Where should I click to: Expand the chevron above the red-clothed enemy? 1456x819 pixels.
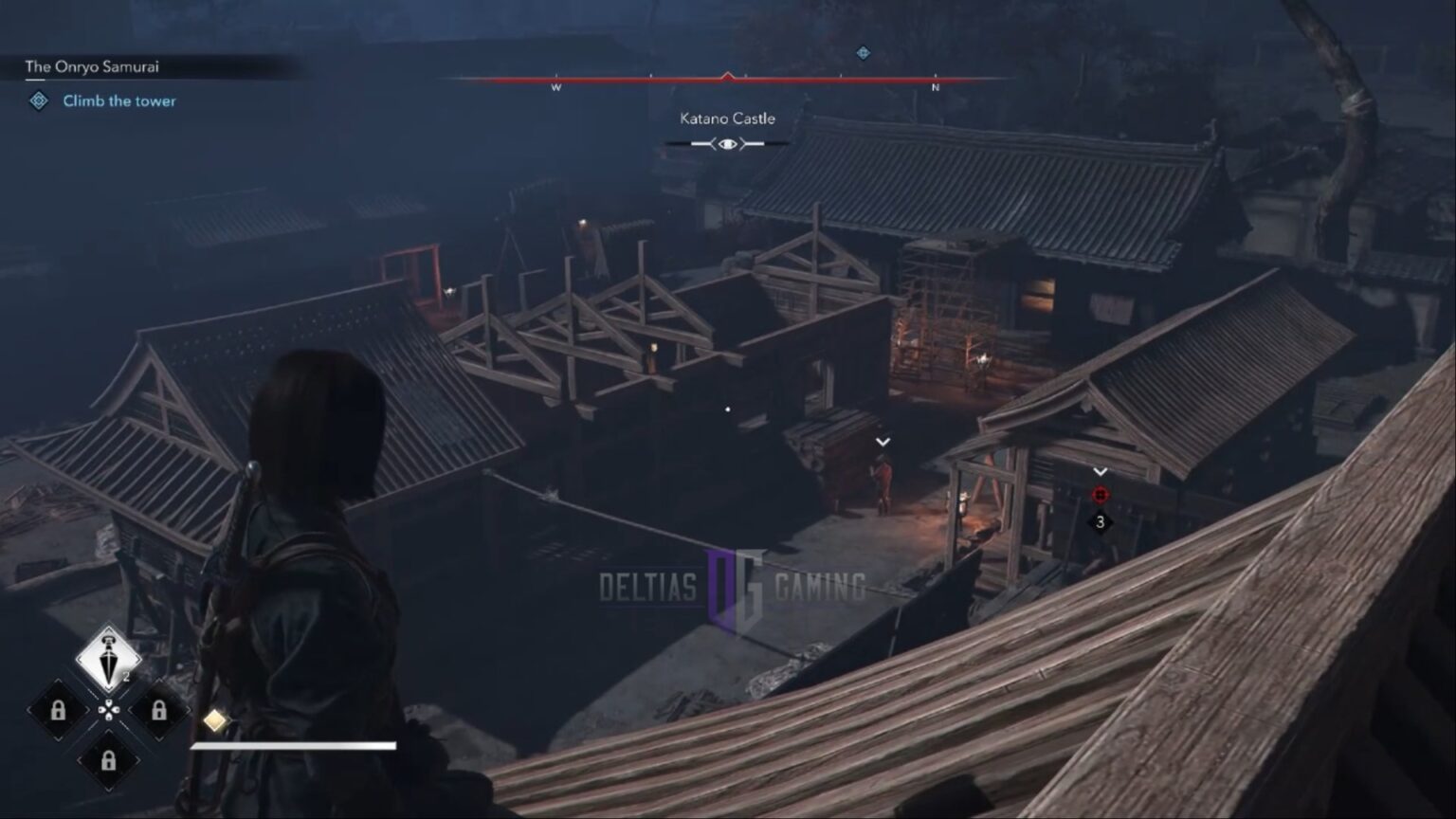(x=882, y=442)
